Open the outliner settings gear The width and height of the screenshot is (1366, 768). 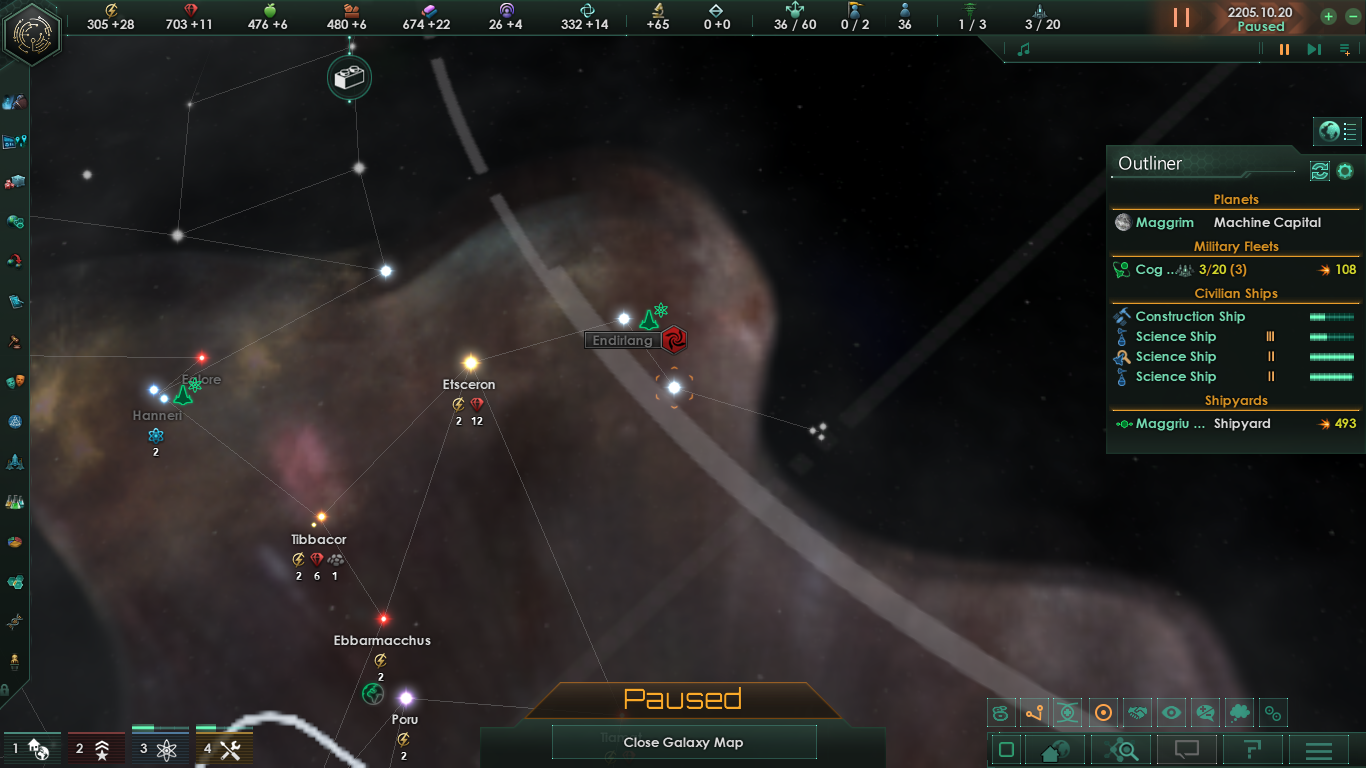pyautogui.click(x=1345, y=171)
